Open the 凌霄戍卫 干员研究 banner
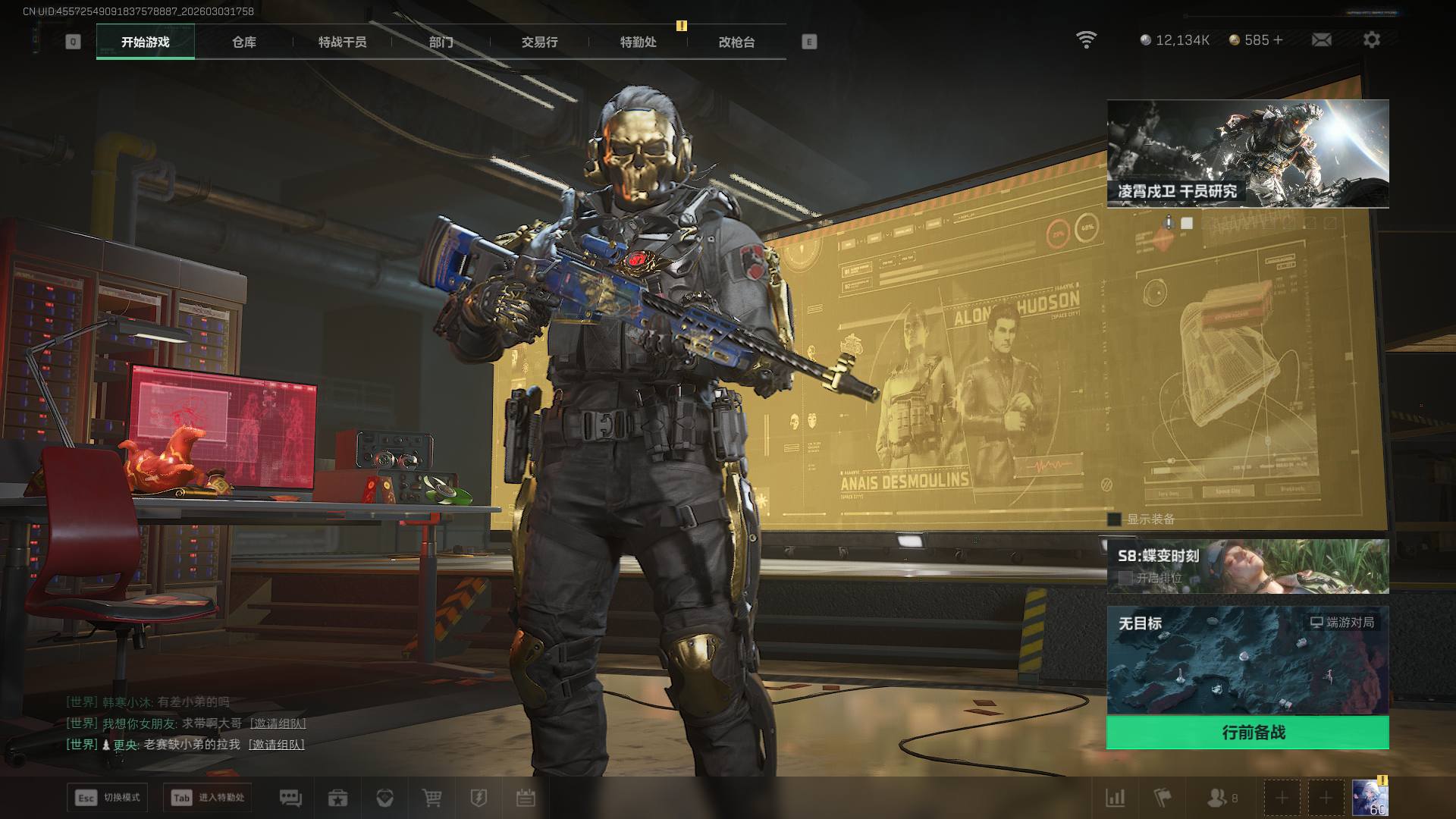The height and width of the screenshot is (819, 1456). (x=1247, y=153)
